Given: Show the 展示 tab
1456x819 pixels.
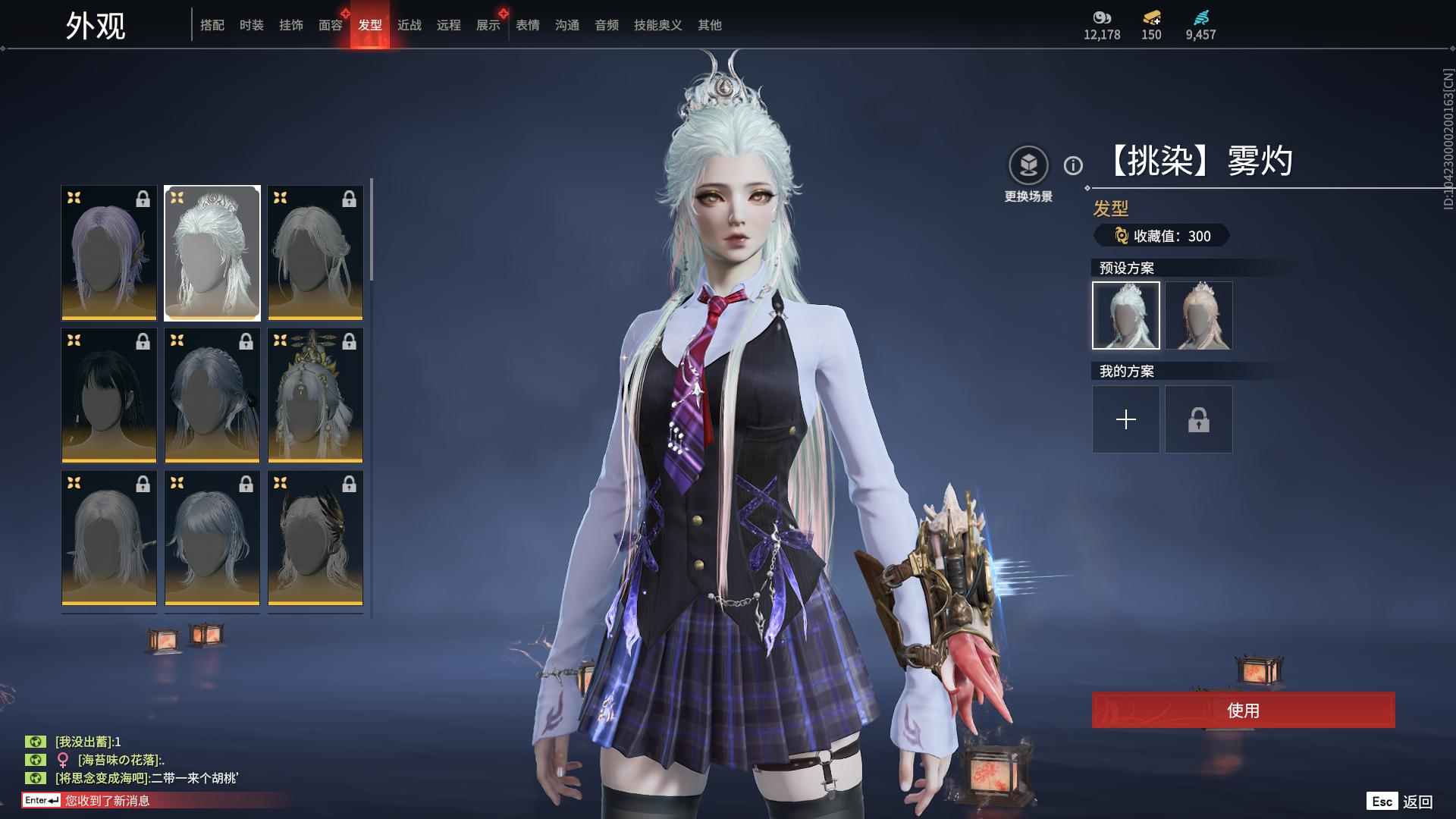Looking at the screenshot, I should tap(488, 25).
